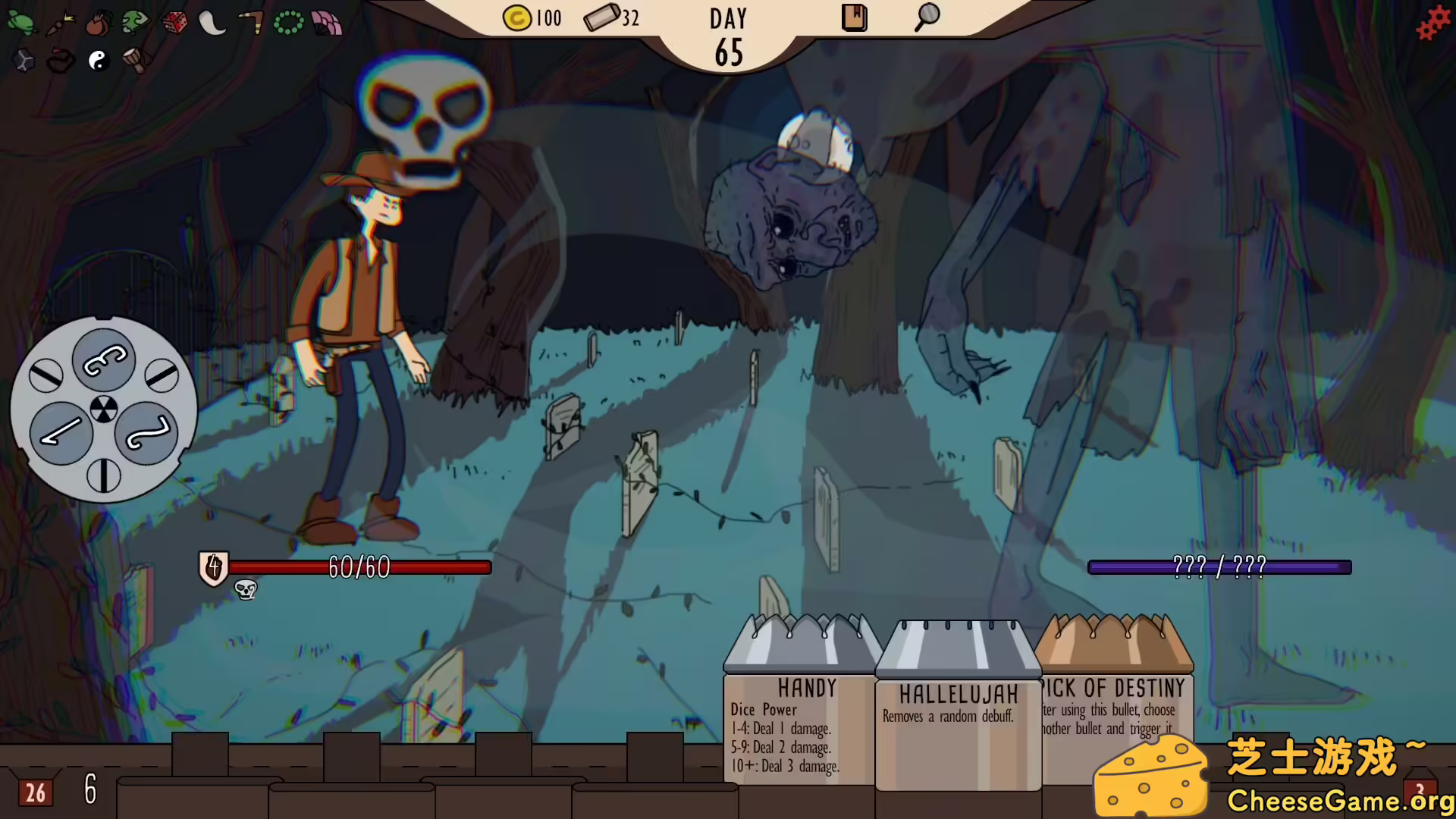Image resolution: width=1456 pixels, height=819 pixels.
Task: Open the journal book icon
Action: click(x=854, y=17)
